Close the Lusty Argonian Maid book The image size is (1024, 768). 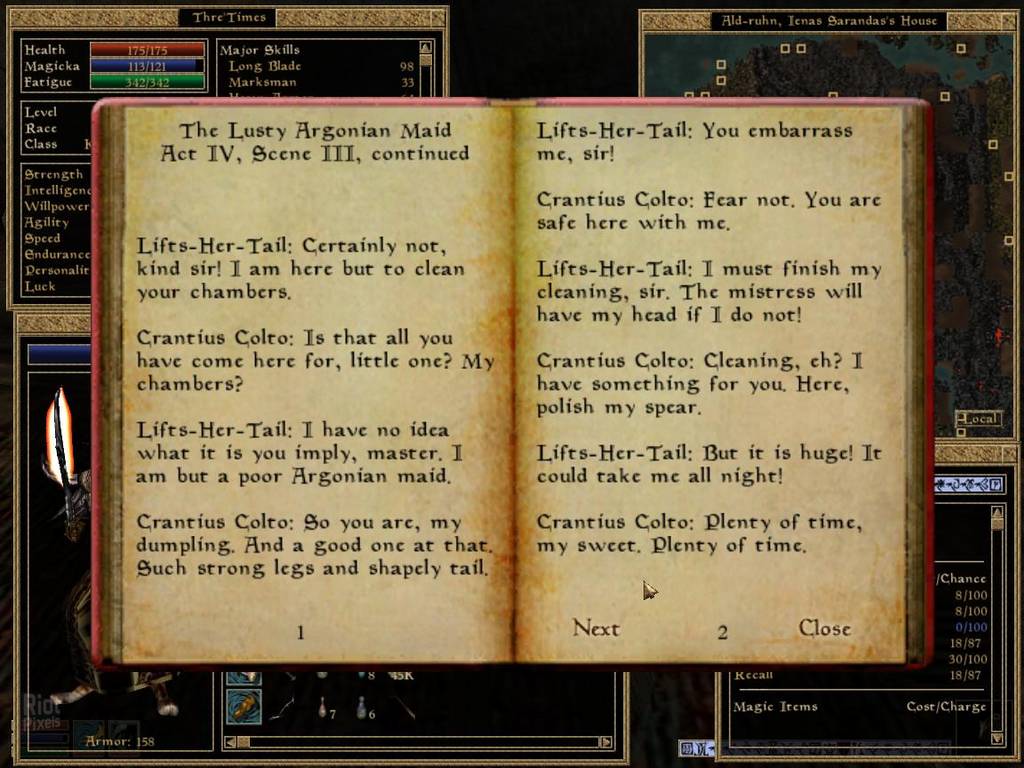(824, 629)
